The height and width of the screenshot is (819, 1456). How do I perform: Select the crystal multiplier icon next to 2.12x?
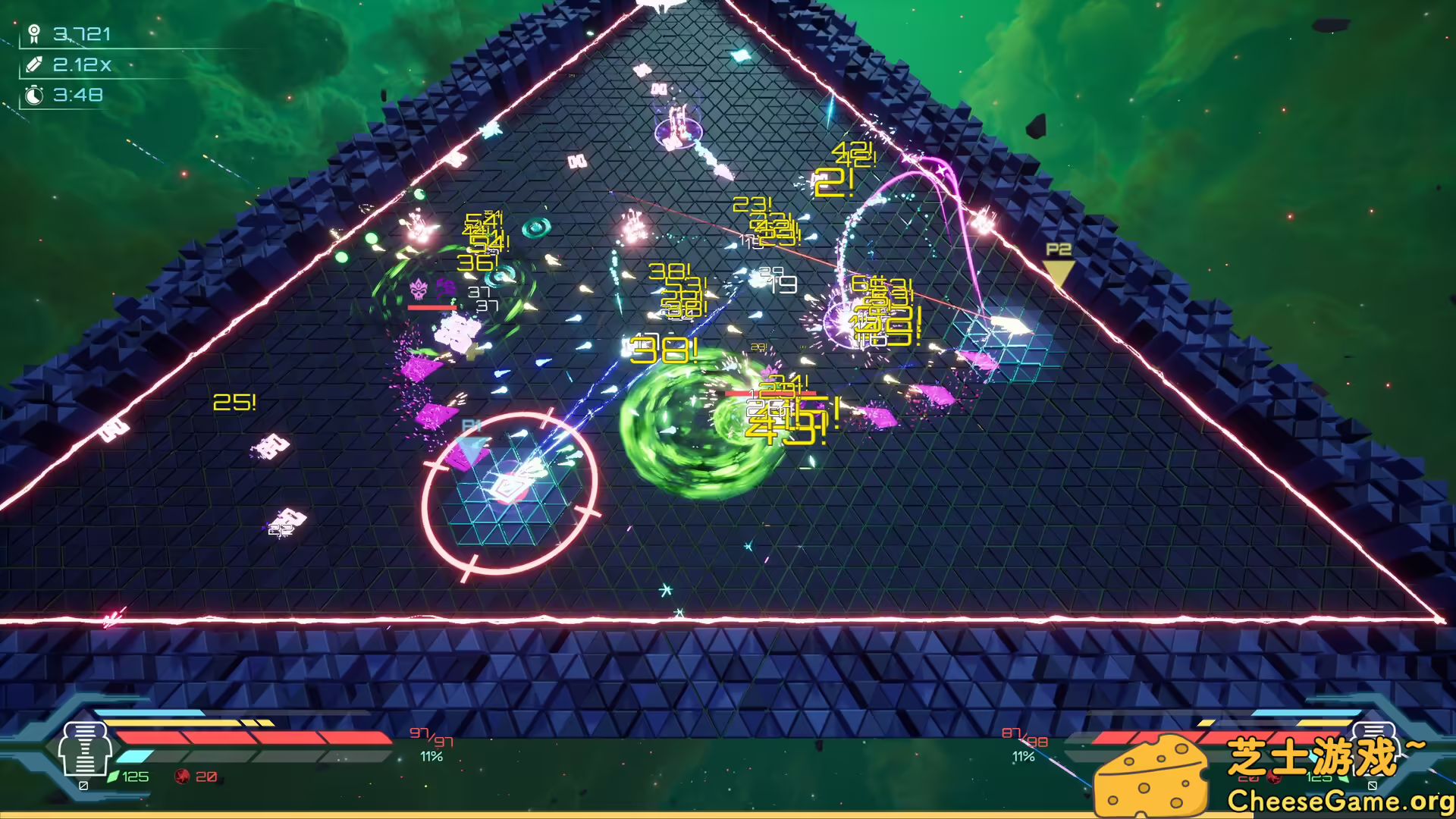point(34,65)
